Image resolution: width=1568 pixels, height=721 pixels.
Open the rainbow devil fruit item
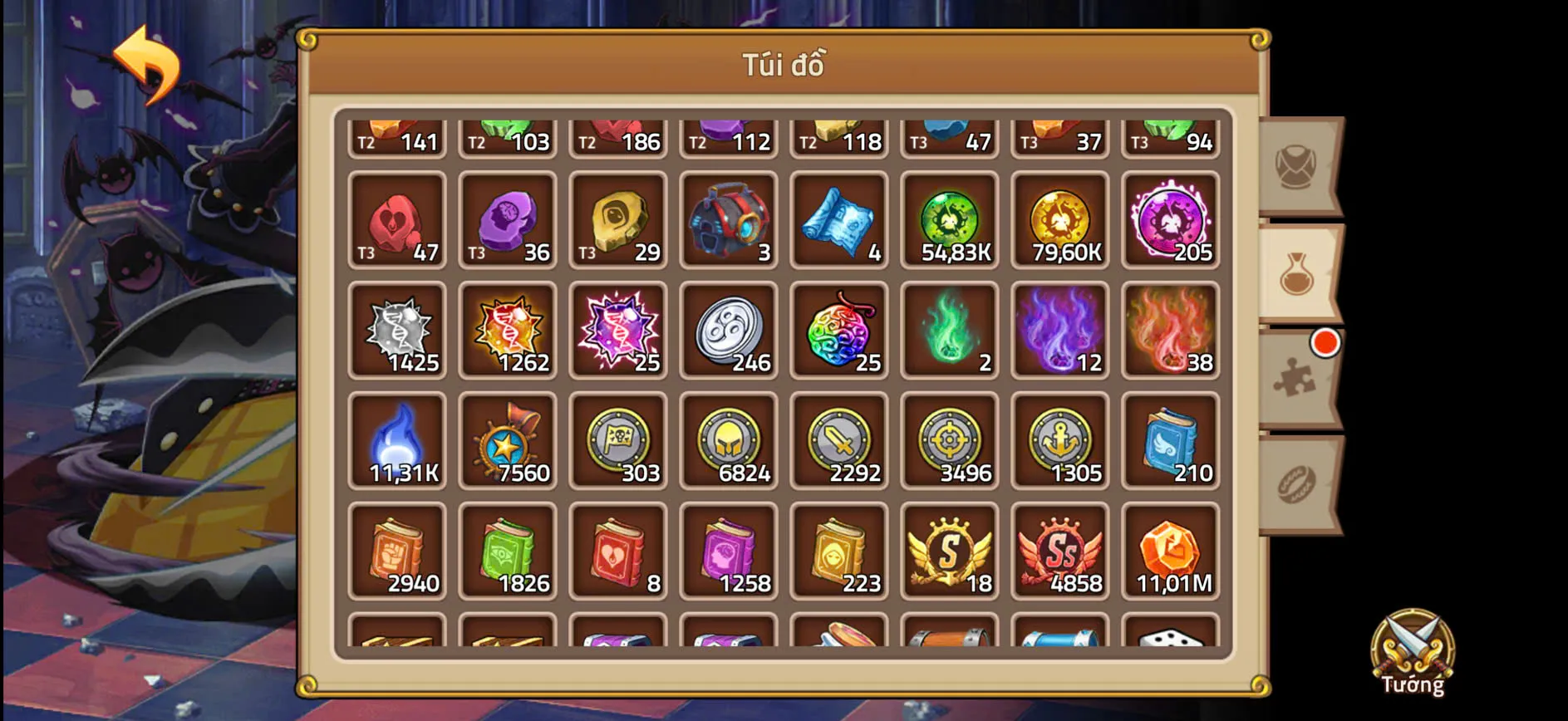click(x=839, y=331)
